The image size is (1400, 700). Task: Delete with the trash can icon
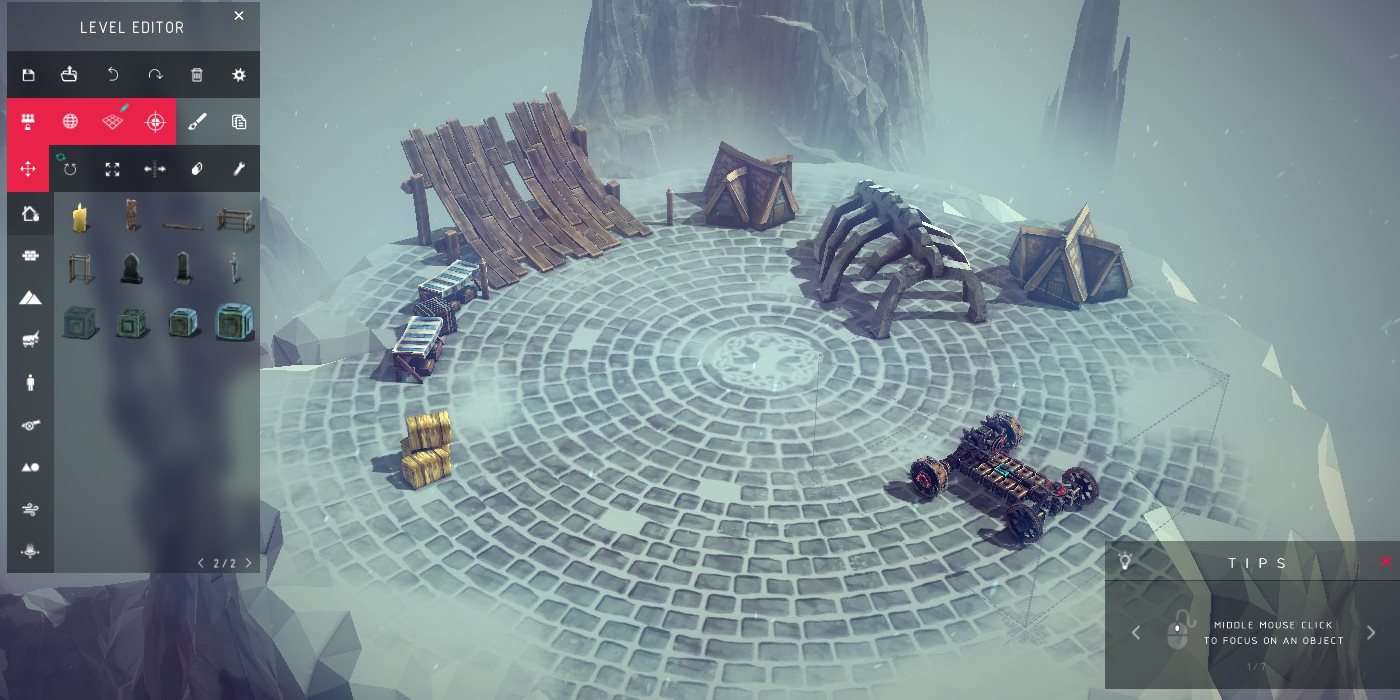(197, 75)
